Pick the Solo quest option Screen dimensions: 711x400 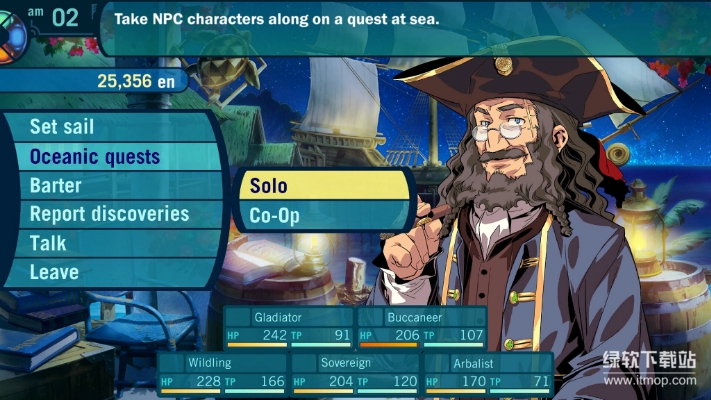(325, 186)
